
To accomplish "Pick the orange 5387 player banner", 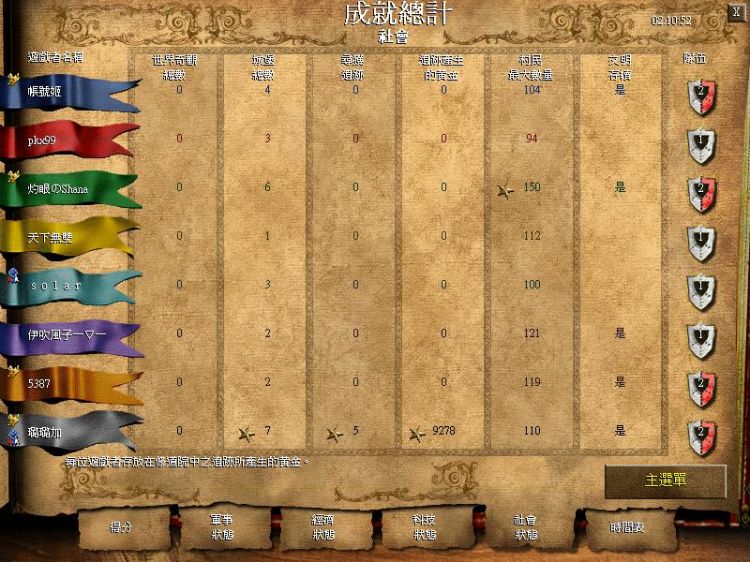I will tap(65, 382).
